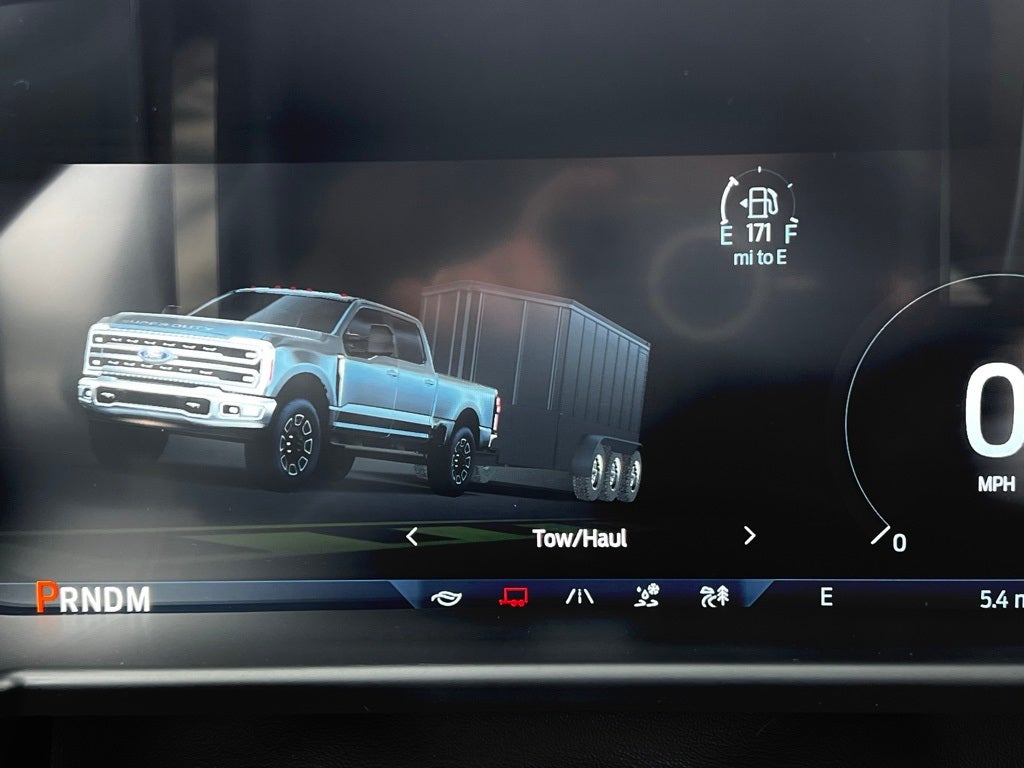Select the next drive mode arrow
Viewport: 1024px width, 768px height.
(x=749, y=537)
